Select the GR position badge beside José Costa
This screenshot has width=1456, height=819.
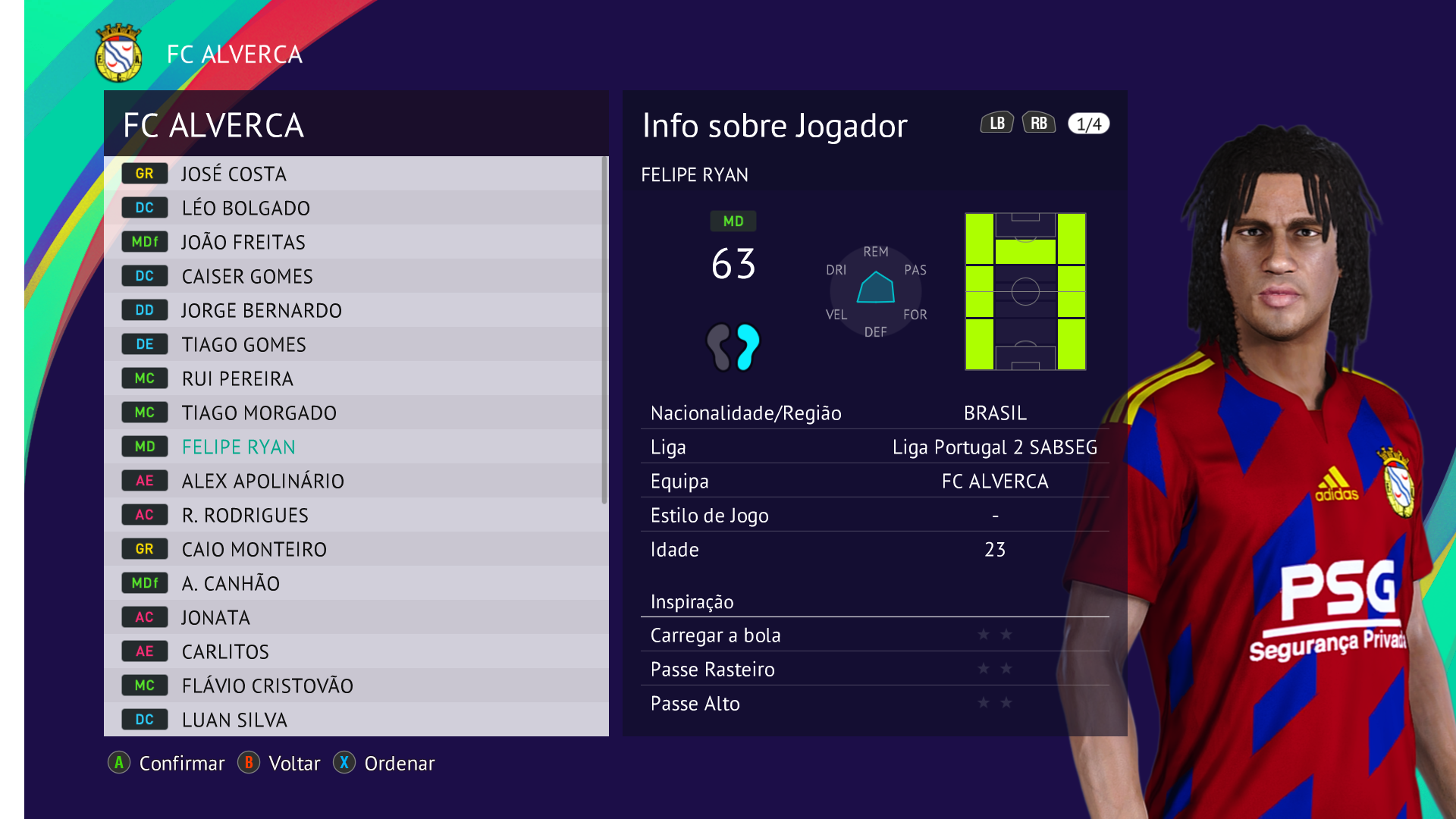[x=144, y=174]
